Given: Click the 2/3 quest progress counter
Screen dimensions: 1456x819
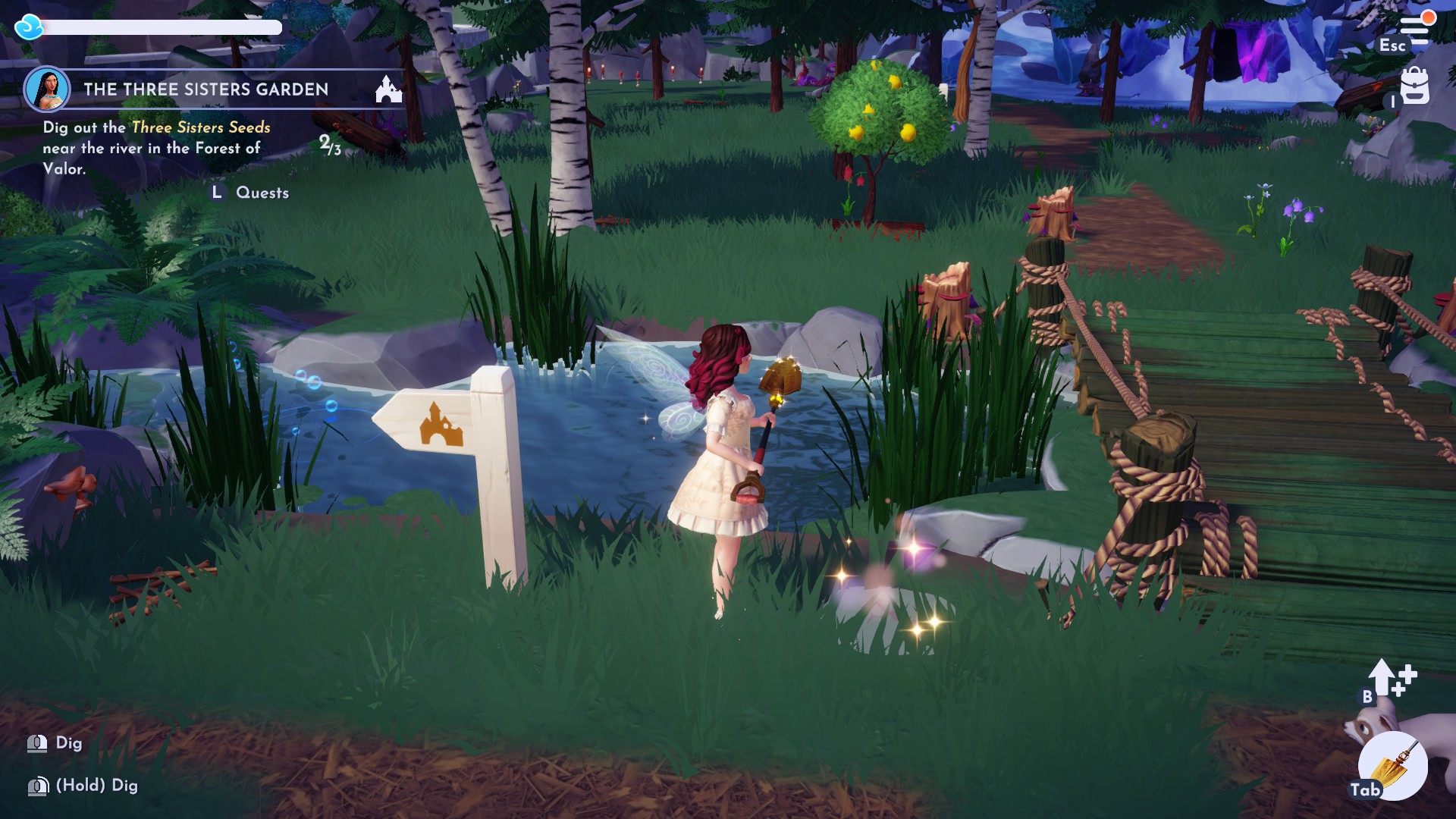Looking at the screenshot, I should pos(329,144).
